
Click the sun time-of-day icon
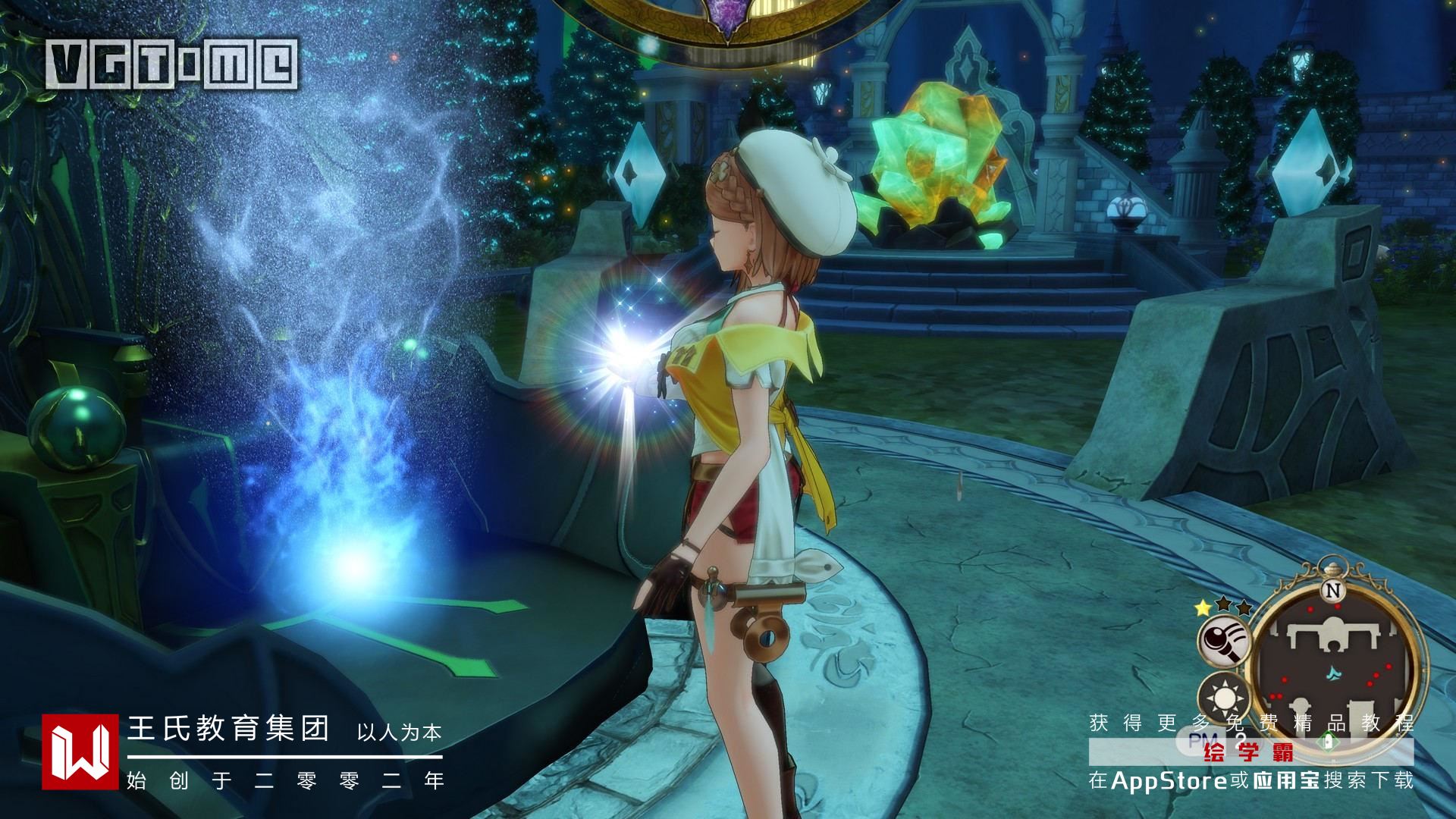[x=1222, y=696]
